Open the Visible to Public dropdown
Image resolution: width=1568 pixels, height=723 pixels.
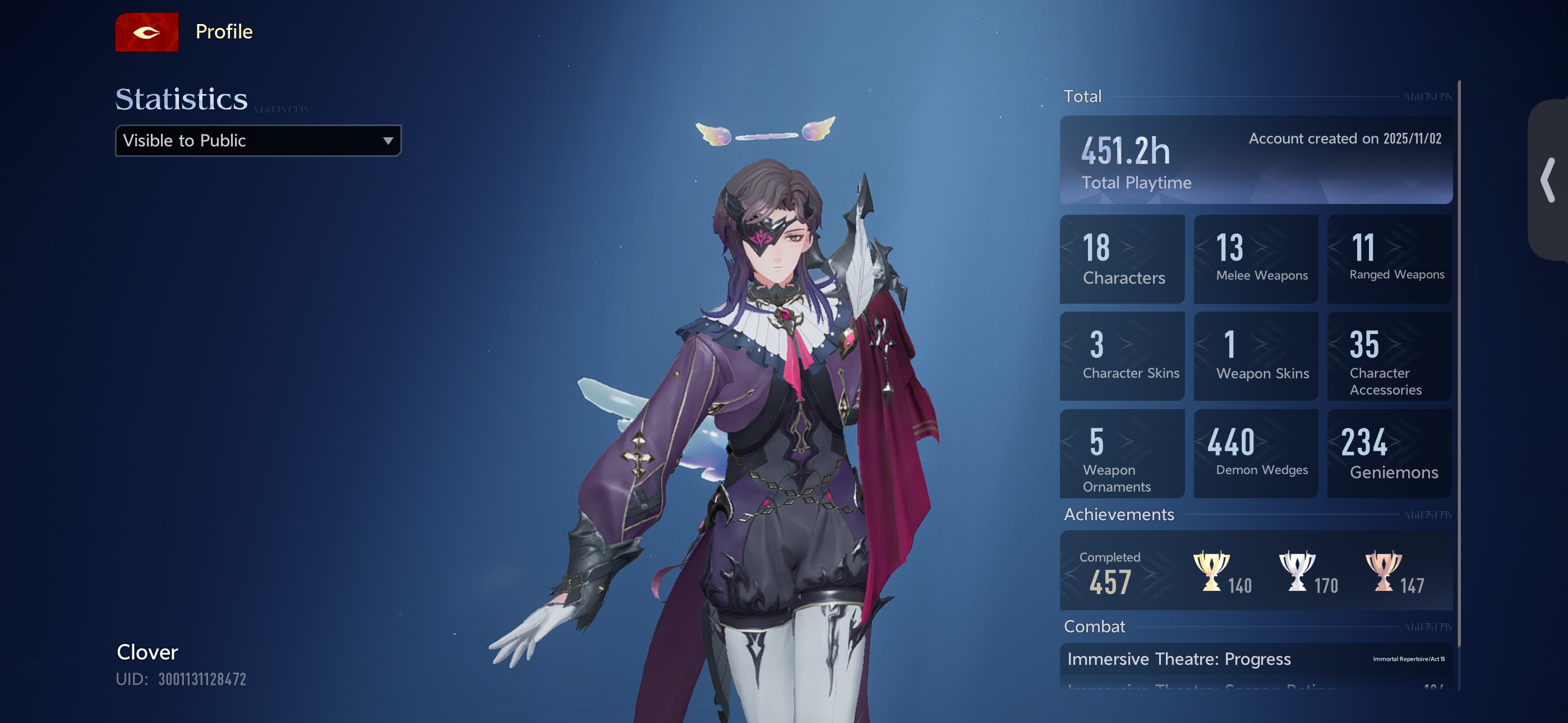click(x=258, y=141)
